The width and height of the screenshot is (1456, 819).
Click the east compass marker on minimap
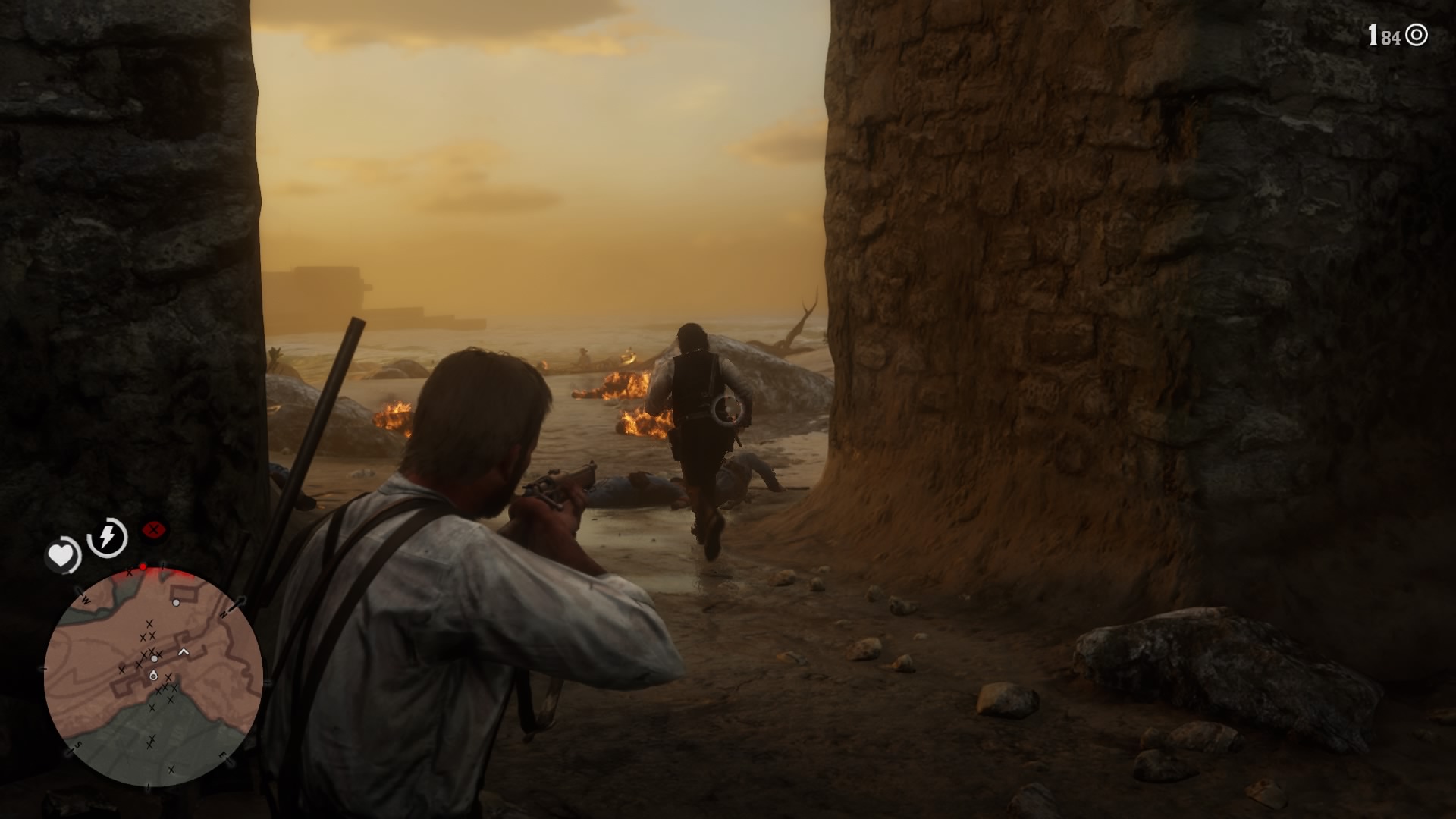point(222,754)
